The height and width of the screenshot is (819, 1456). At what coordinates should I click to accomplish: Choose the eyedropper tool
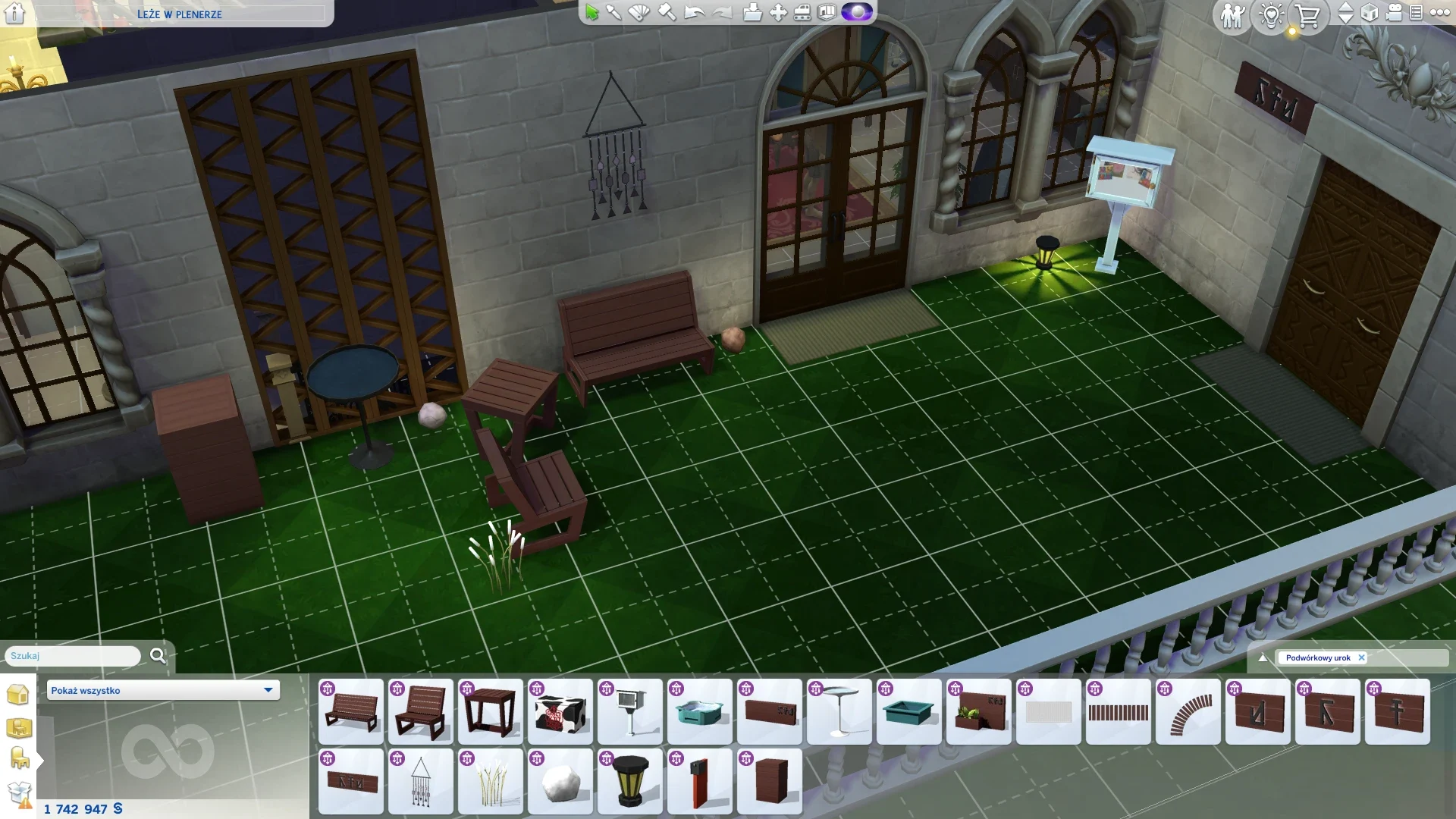tap(613, 12)
